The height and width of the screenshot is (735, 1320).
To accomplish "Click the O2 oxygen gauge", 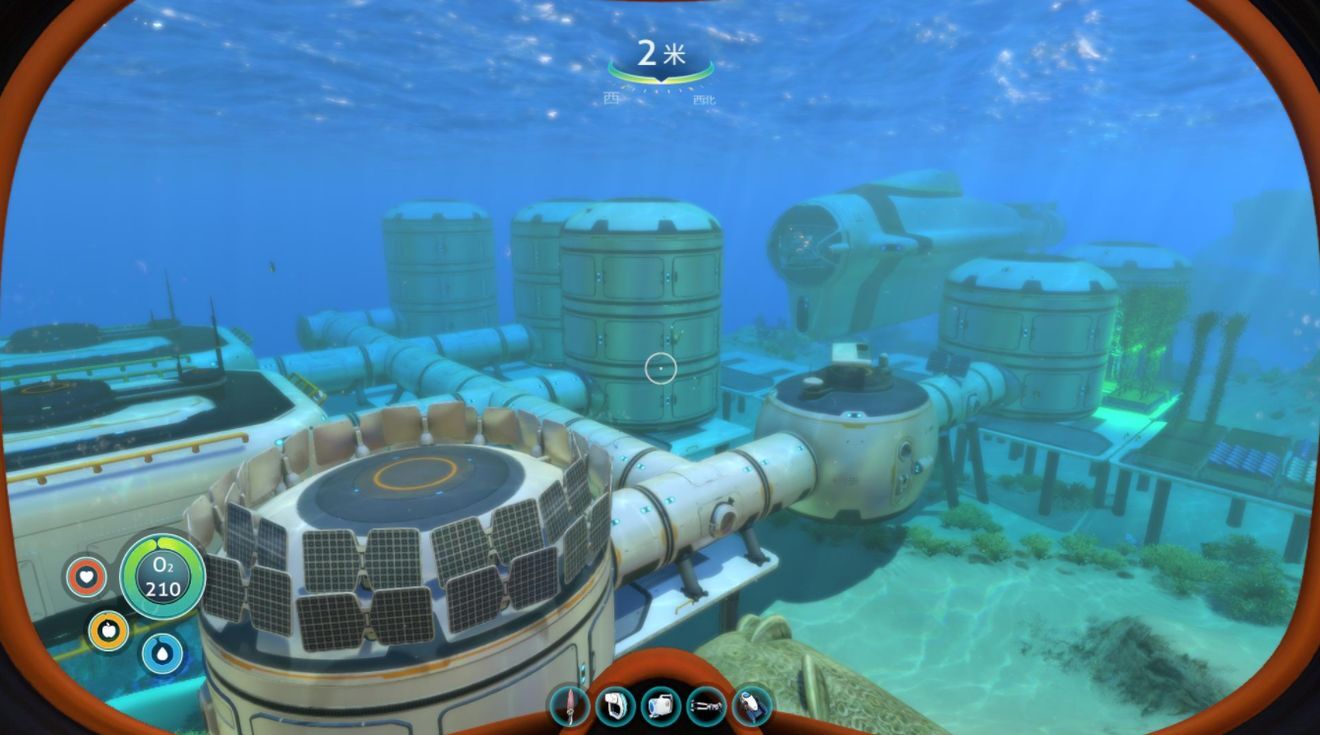I will click(x=163, y=578).
